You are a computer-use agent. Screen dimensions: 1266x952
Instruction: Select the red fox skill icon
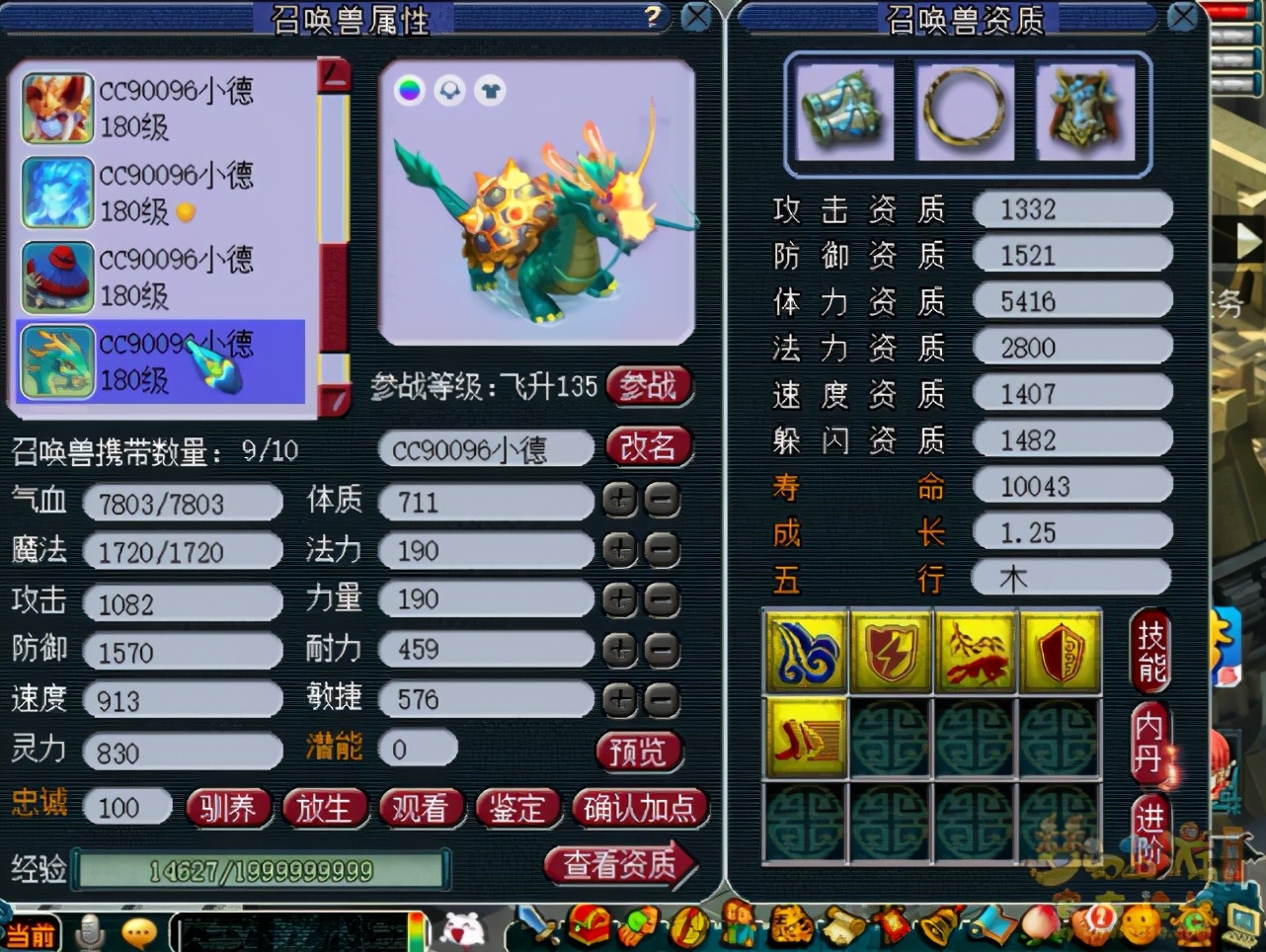click(x=975, y=651)
